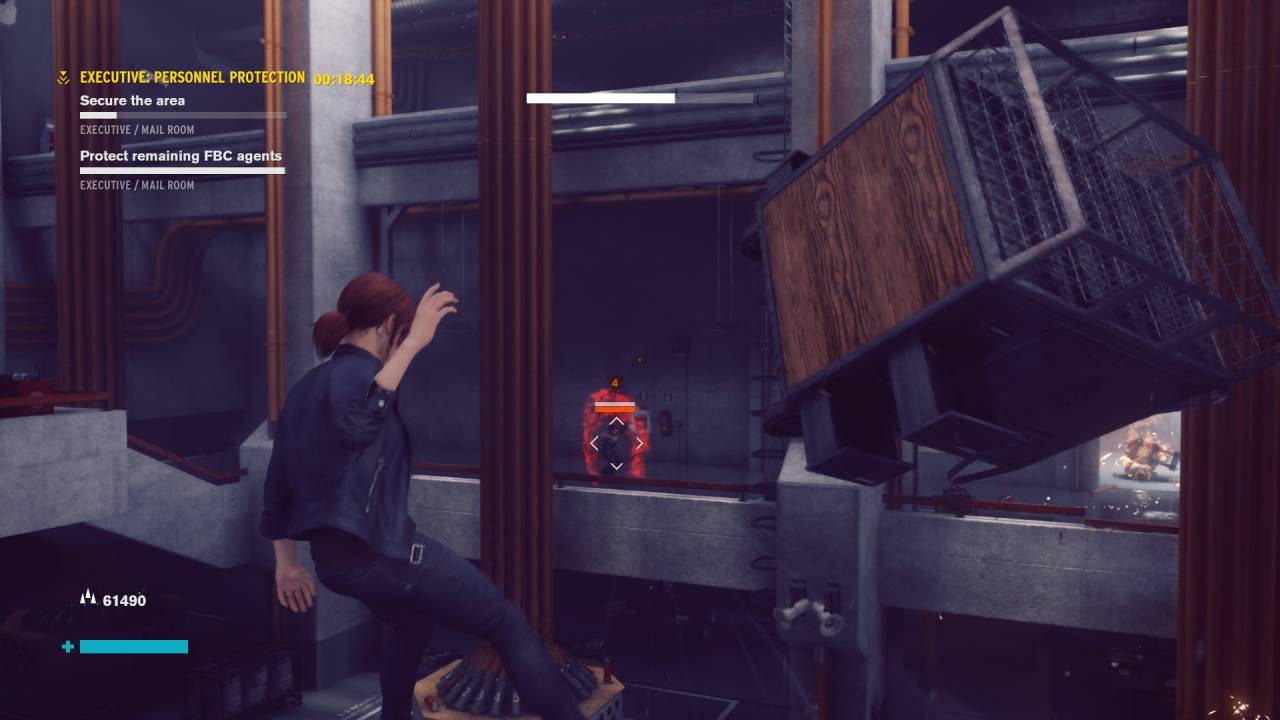Click the right targeting chevron on the enemy
The image size is (1280, 720).
pyautogui.click(x=640, y=443)
